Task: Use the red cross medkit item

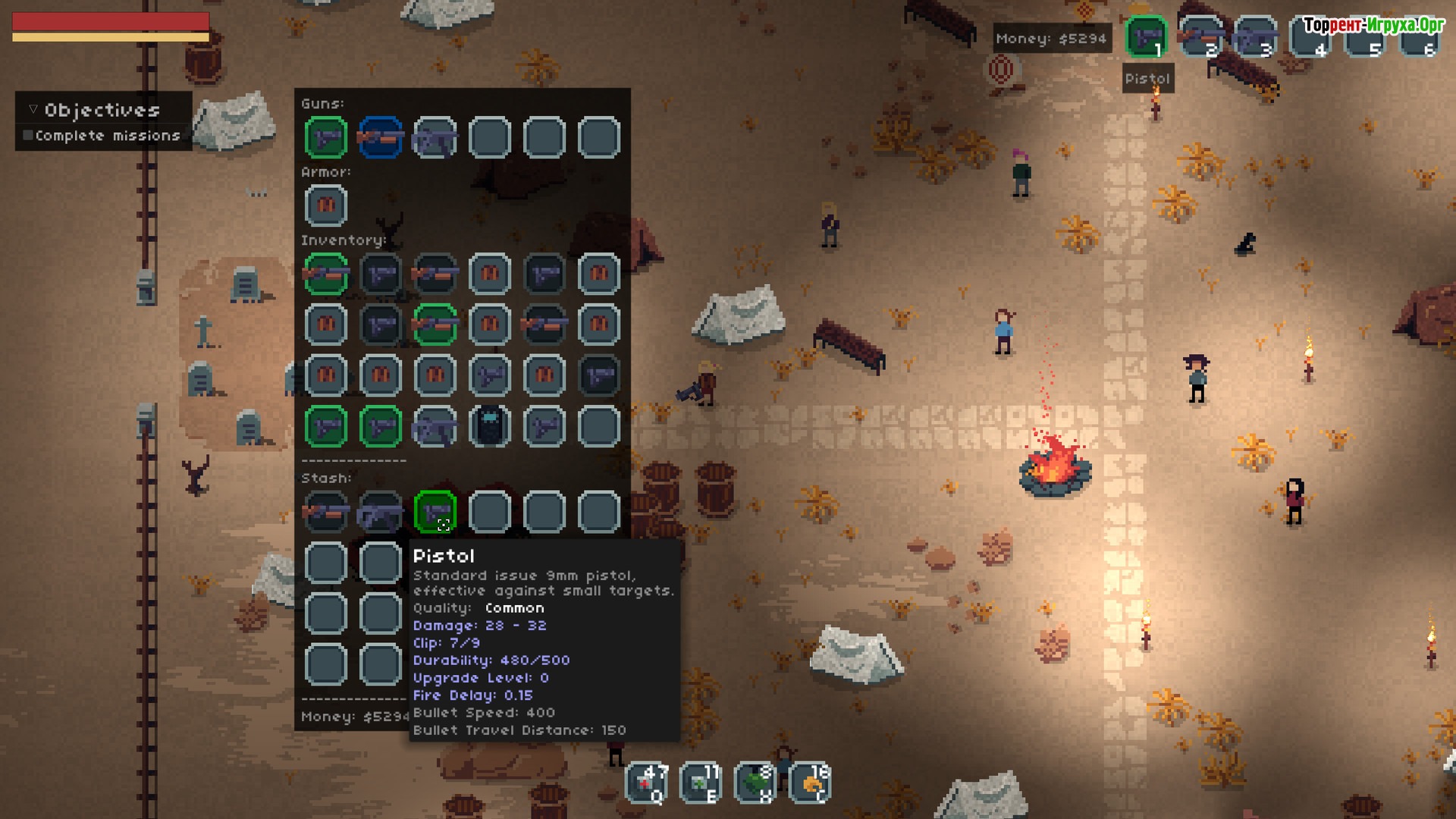Action: [647, 783]
